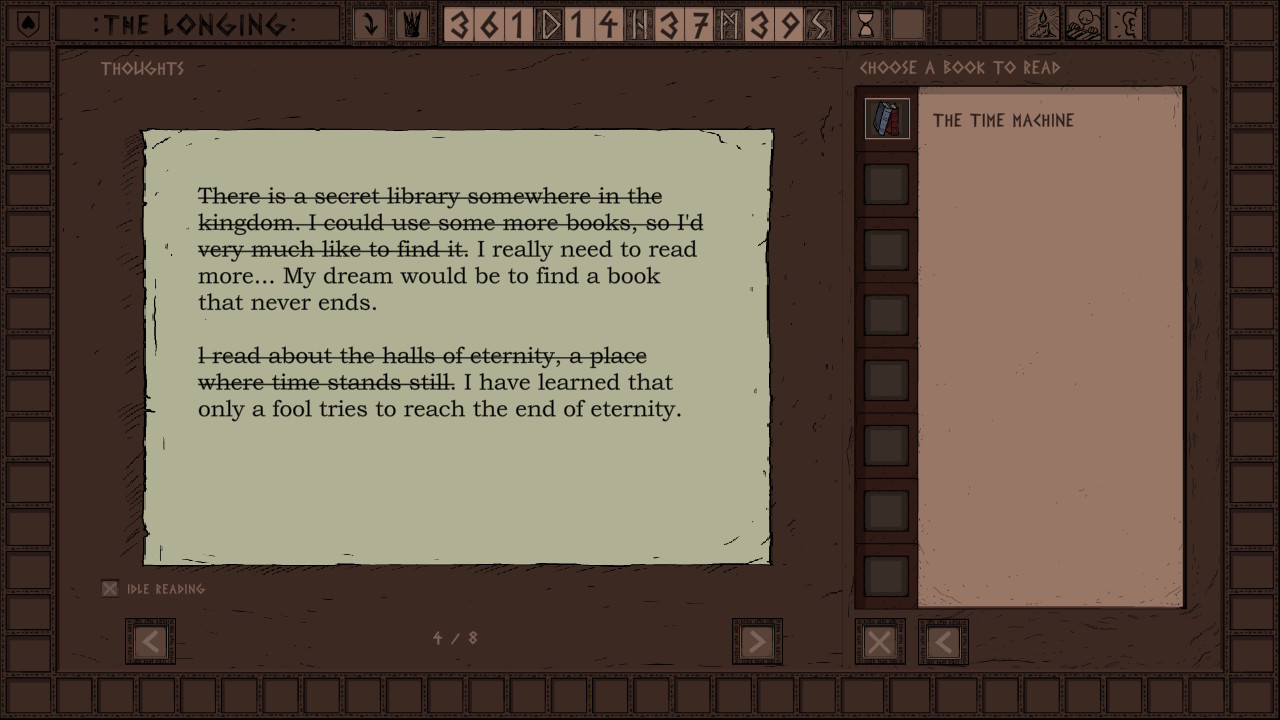1280x720 pixels.
Task: Select the crown icon in the top bar
Action: click(x=410, y=24)
